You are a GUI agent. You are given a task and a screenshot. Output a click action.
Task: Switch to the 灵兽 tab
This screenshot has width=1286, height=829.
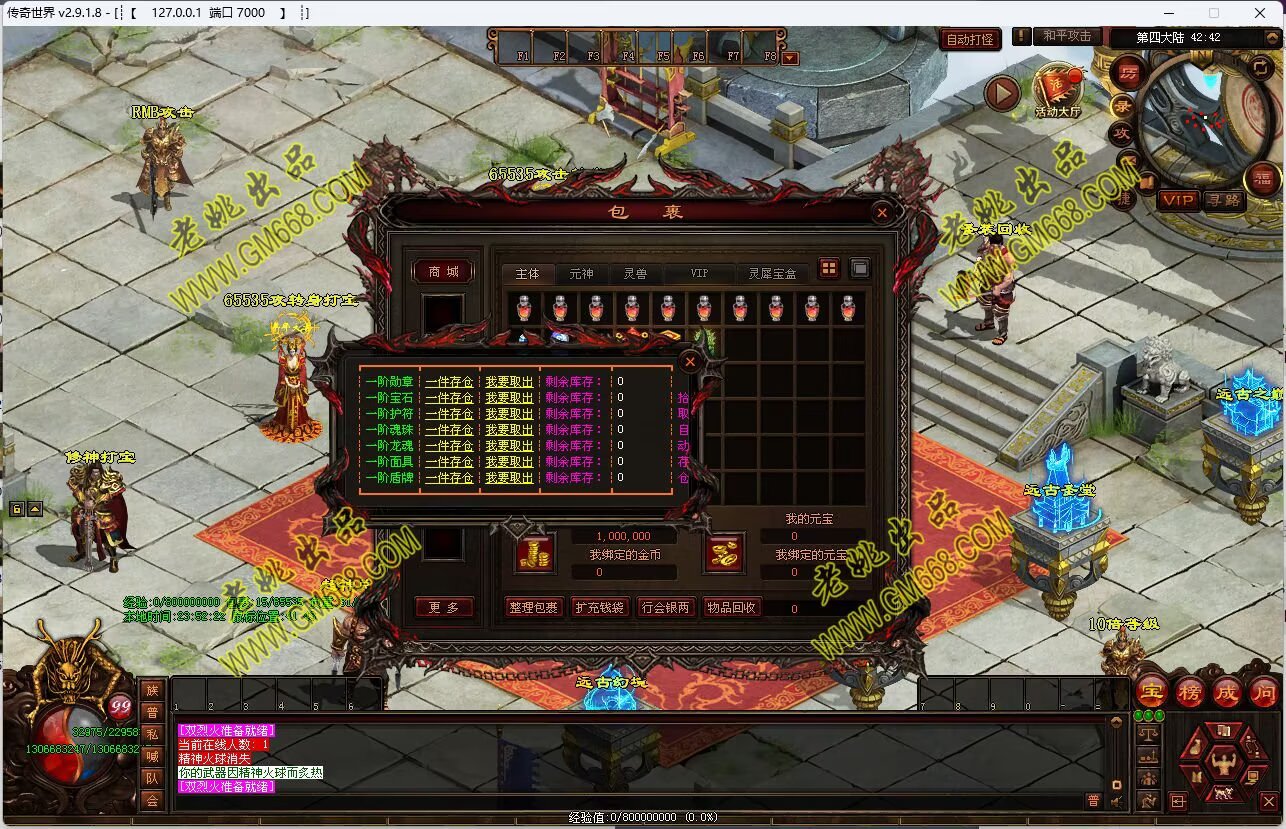coord(635,273)
